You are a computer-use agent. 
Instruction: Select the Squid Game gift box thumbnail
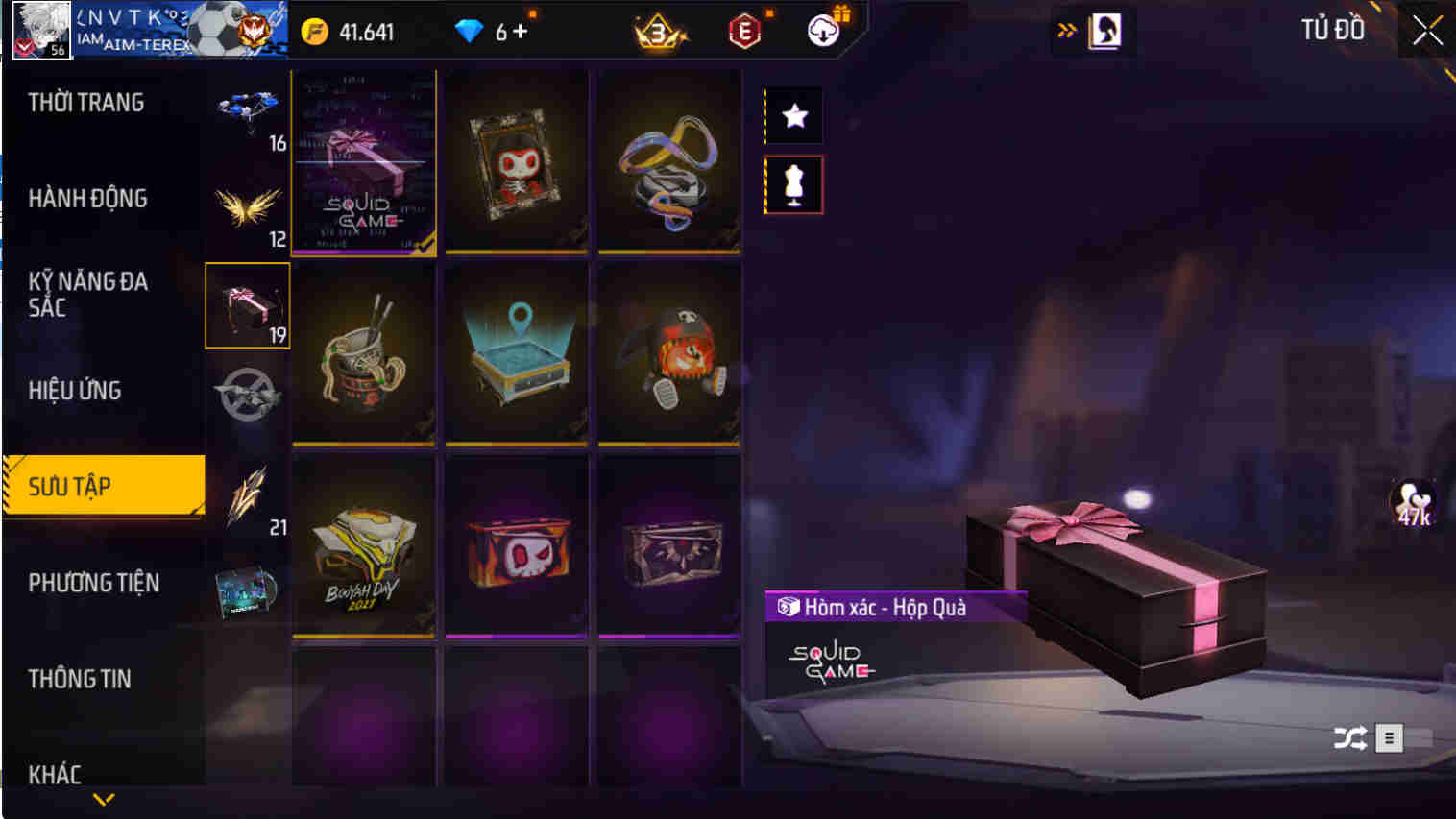pos(364,161)
